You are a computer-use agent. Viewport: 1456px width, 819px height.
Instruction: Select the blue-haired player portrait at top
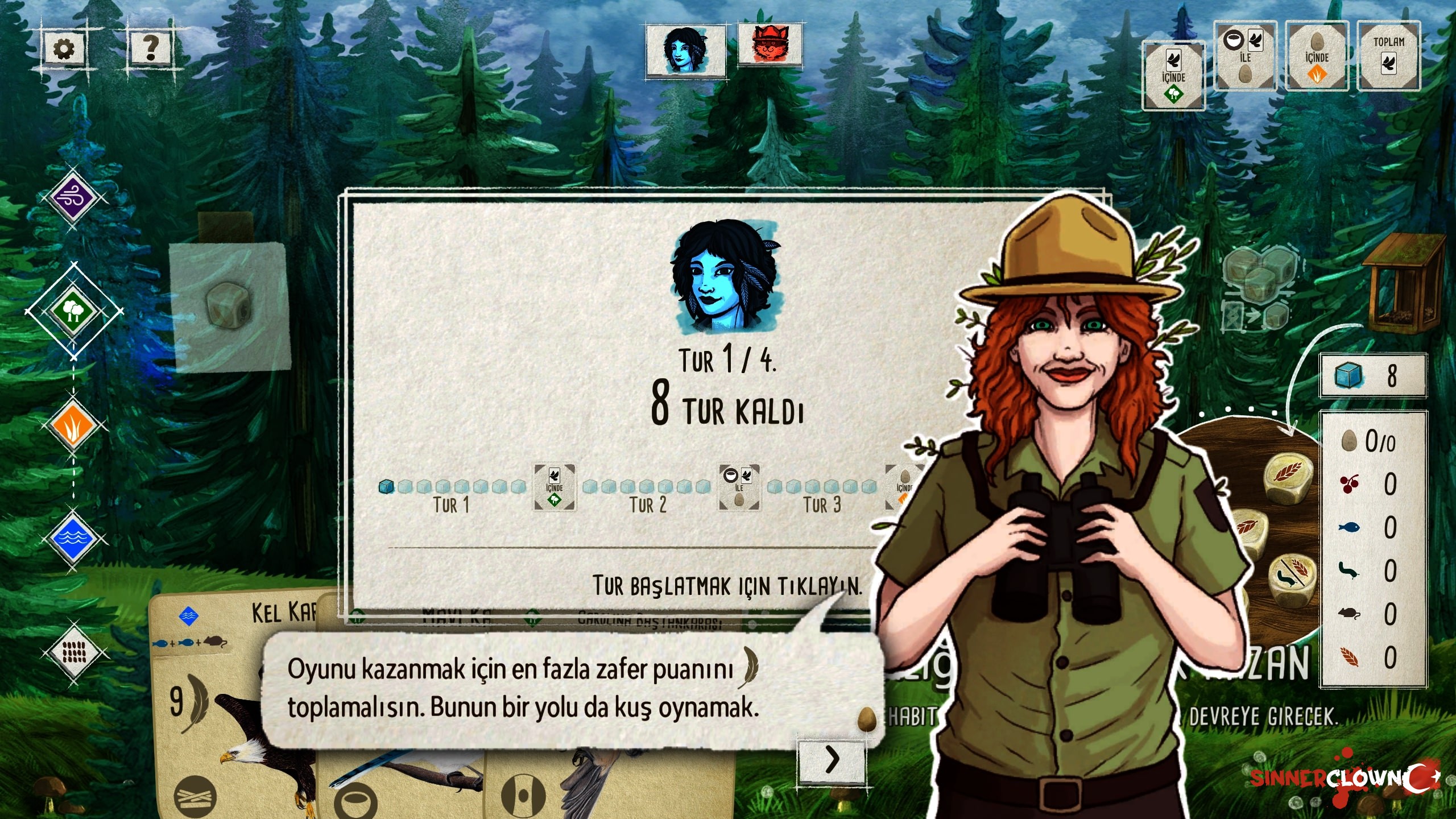point(685,51)
